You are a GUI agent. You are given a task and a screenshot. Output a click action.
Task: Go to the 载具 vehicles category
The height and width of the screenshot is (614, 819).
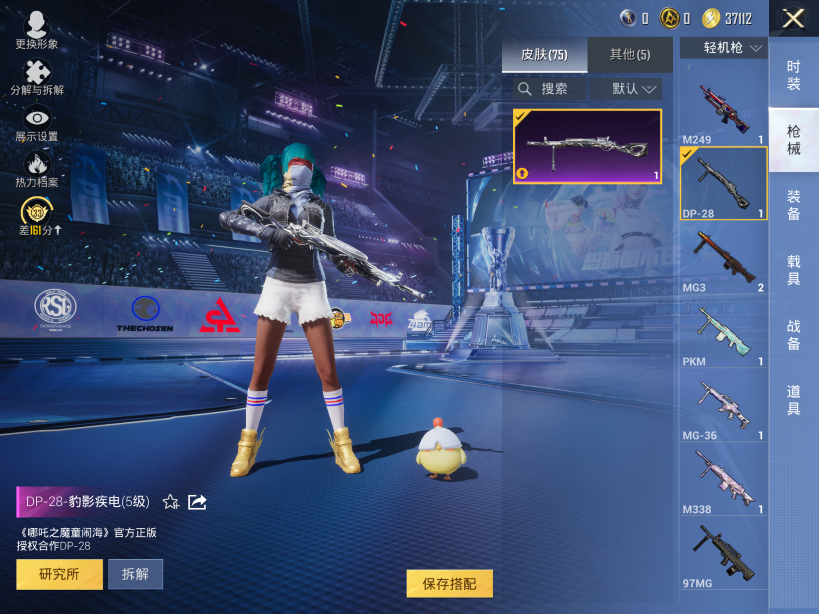click(793, 269)
